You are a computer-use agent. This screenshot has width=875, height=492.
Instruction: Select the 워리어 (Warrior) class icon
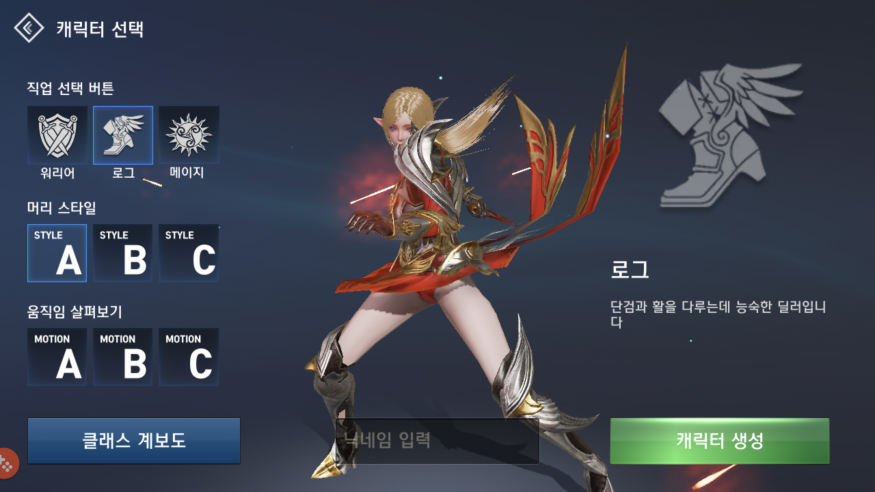point(57,135)
